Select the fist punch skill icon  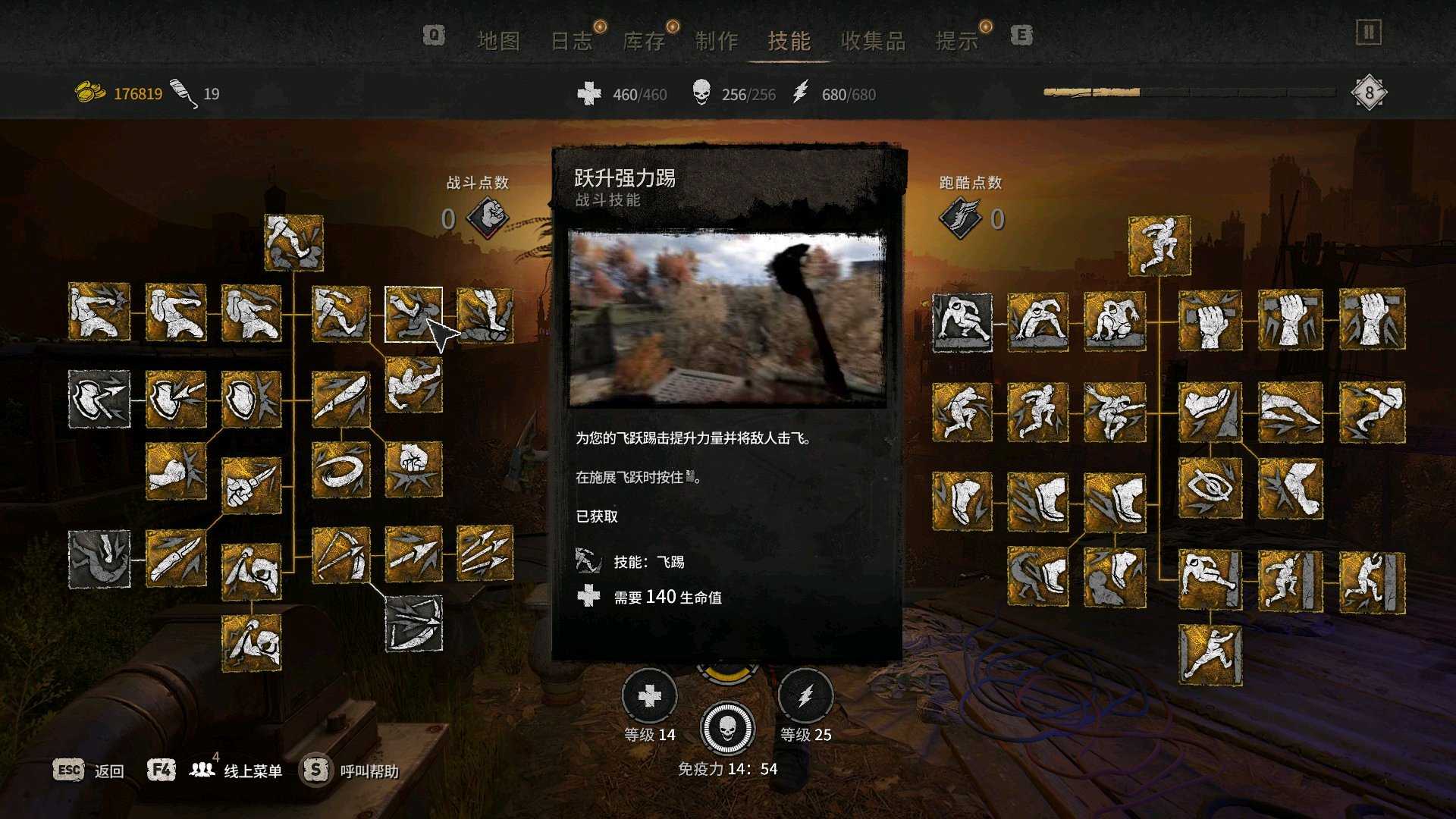coord(413,469)
